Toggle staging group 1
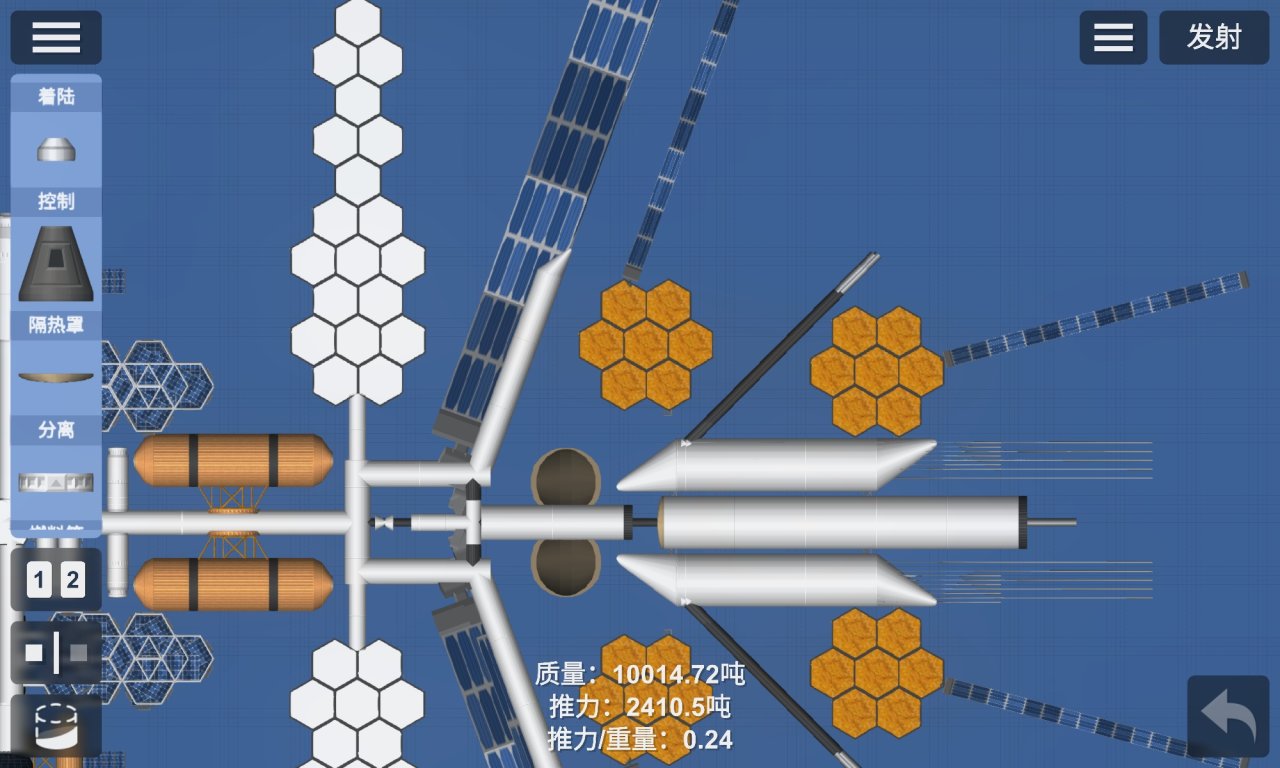This screenshot has width=1280, height=768. (x=37, y=579)
